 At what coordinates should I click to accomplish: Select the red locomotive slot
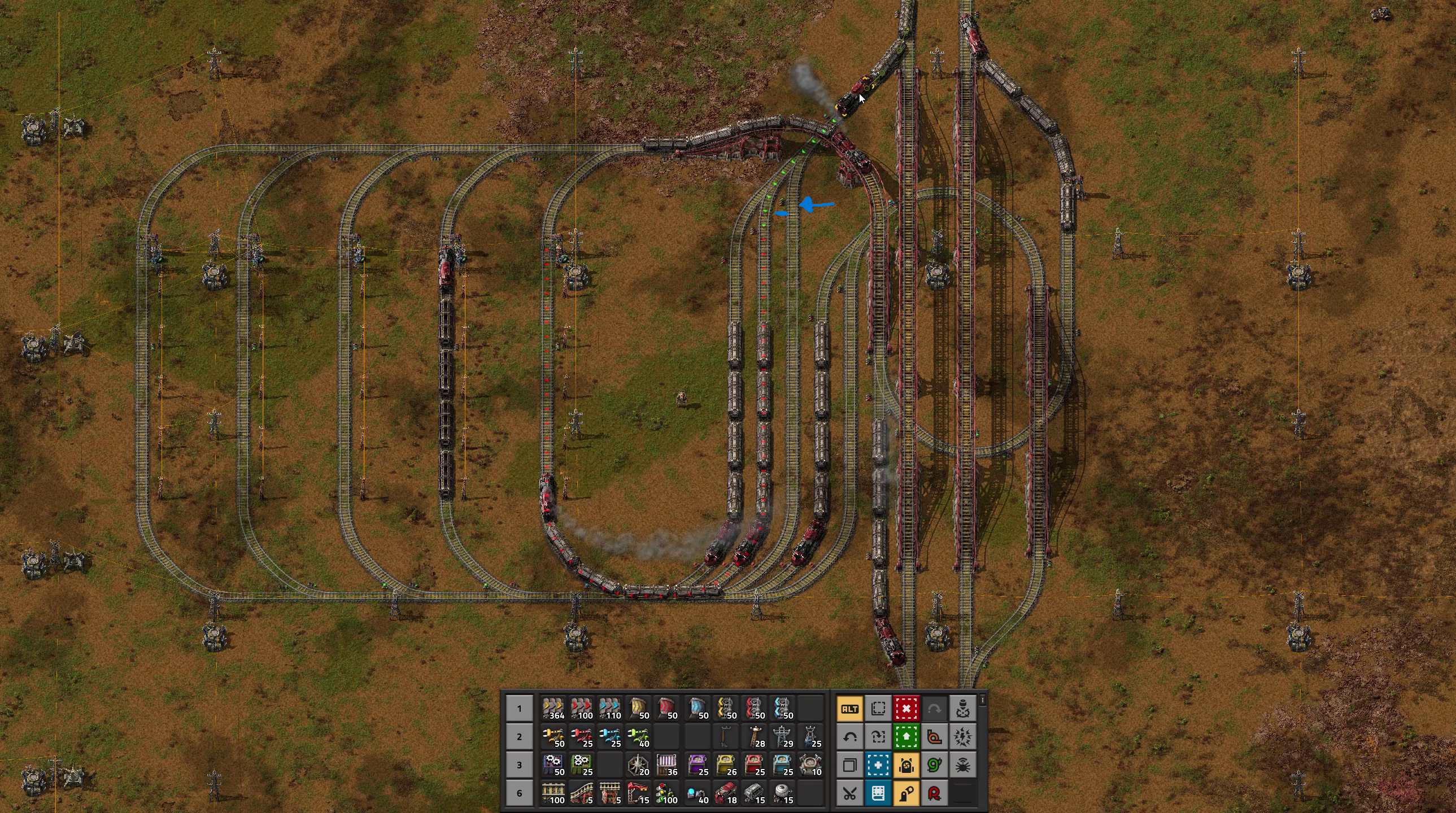725,793
